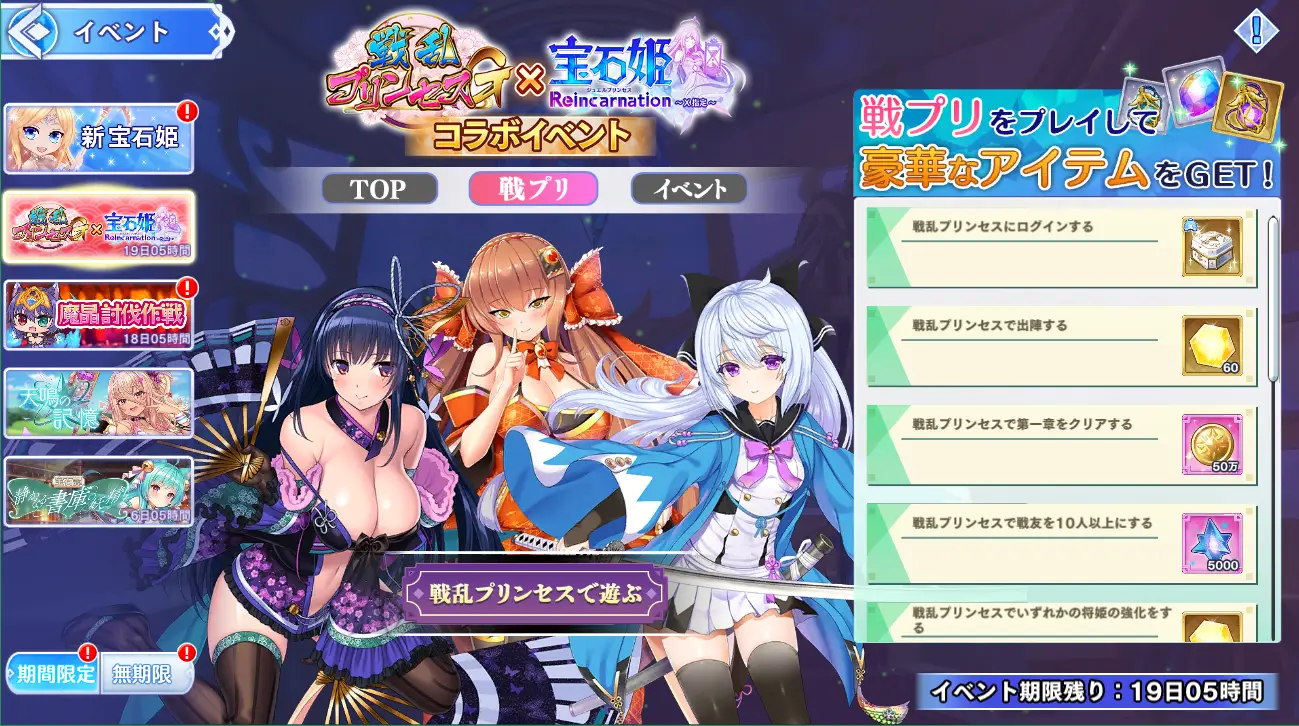Switch to the イベント tab

(689, 189)
